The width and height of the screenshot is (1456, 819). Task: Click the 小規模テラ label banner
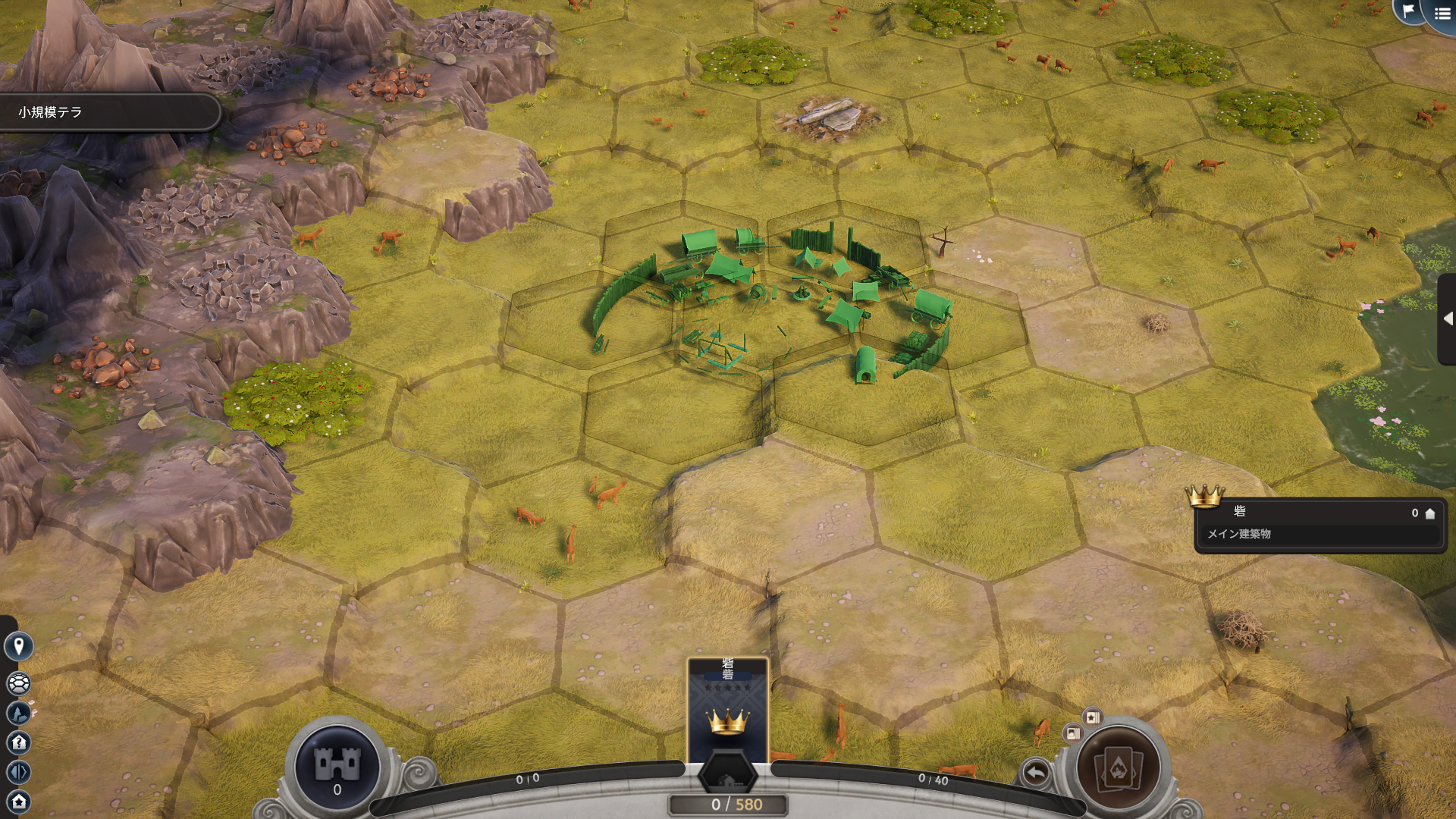(106, 112)
